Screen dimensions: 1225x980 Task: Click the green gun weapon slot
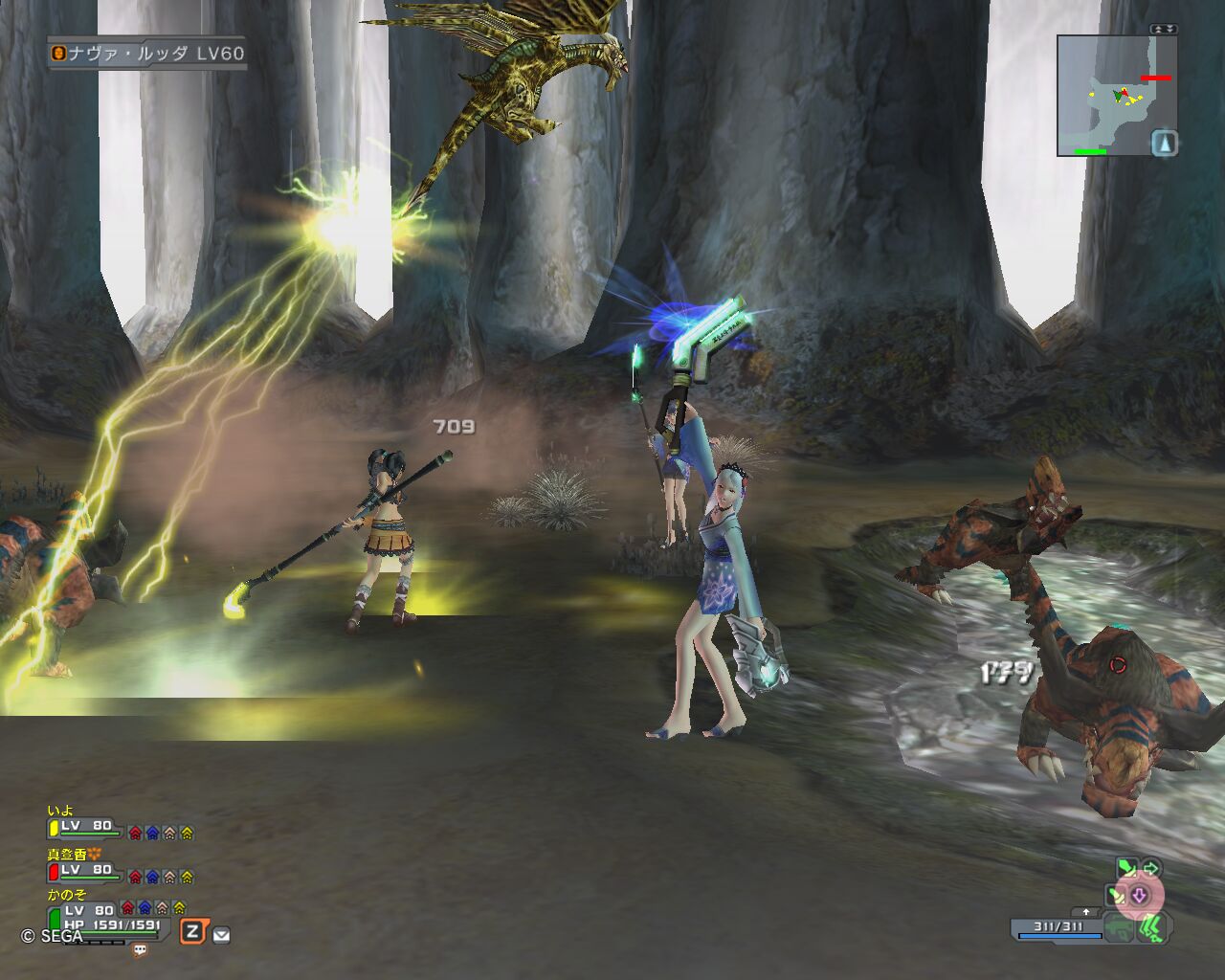click(x=1118, y=928)
